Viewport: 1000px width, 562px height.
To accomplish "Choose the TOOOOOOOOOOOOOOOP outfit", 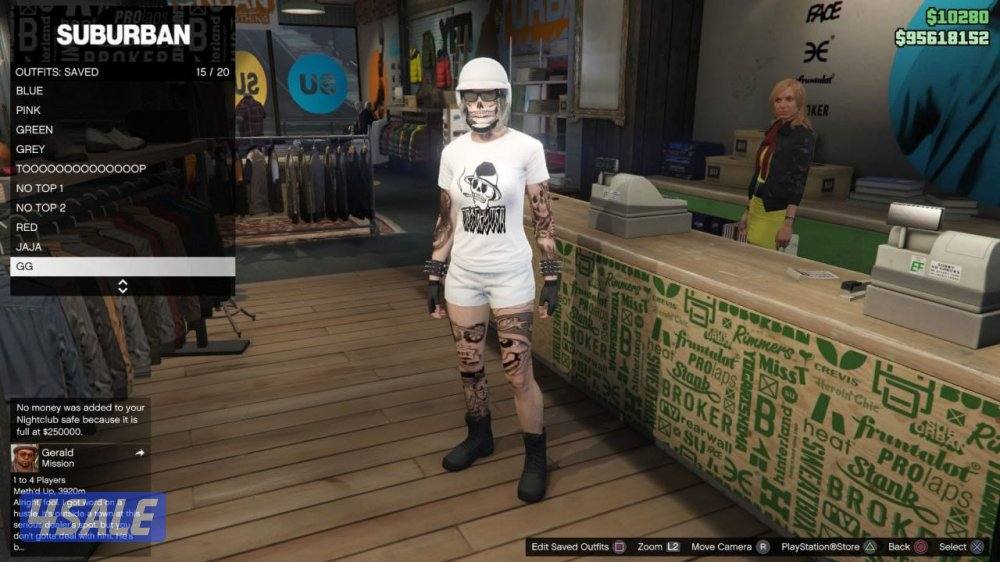I will tap(122, 169).
